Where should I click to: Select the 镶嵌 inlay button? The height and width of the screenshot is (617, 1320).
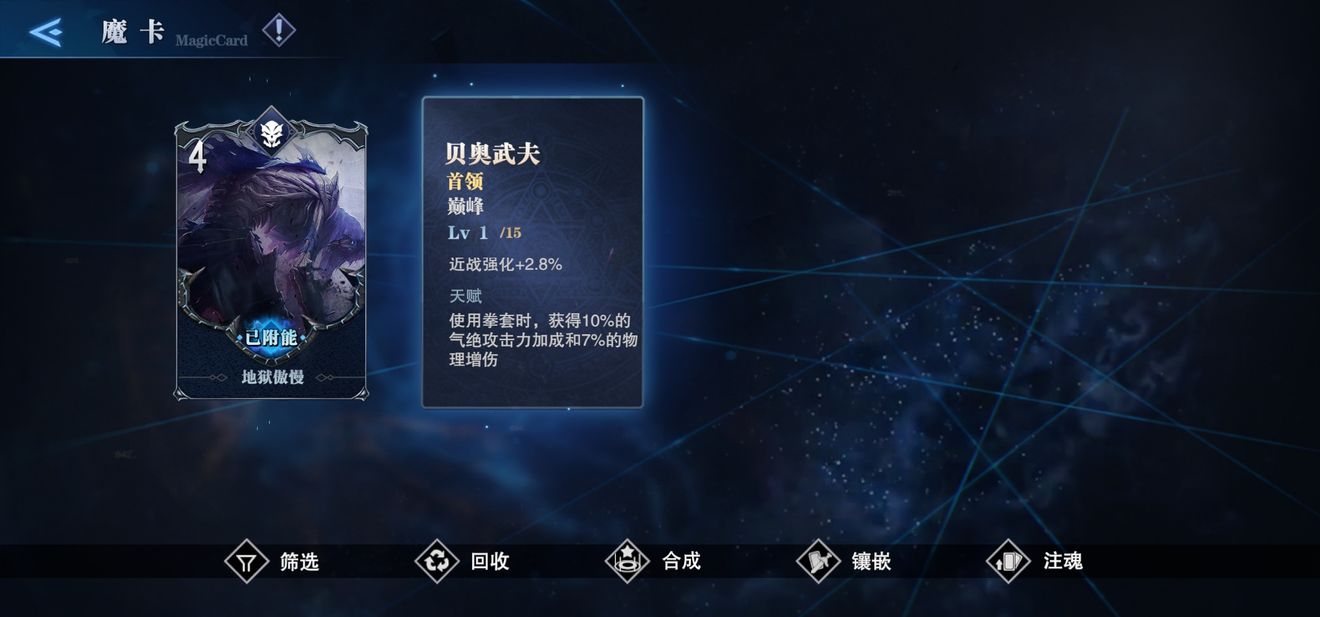point(845,561)
